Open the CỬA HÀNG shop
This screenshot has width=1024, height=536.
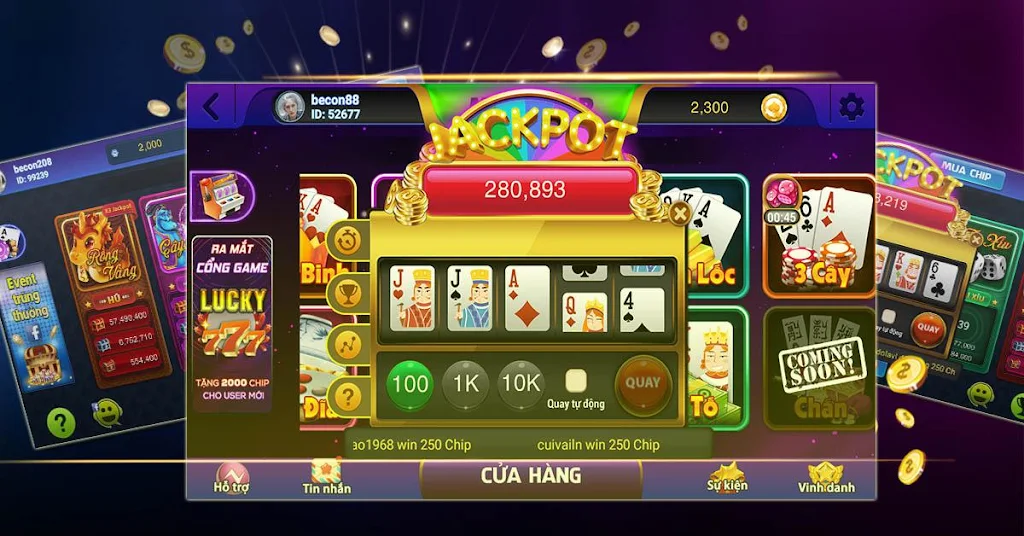pyautogui.click(x=531, y=475)
